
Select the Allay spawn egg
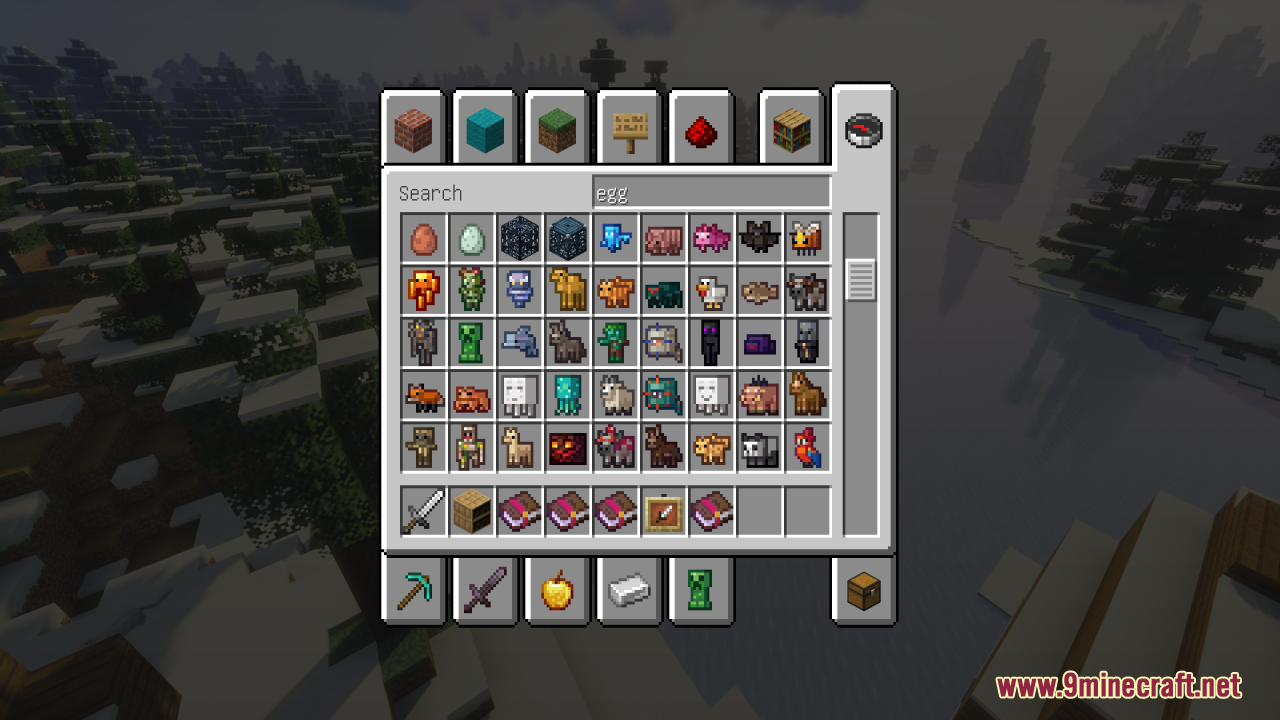tap(616, 238)
